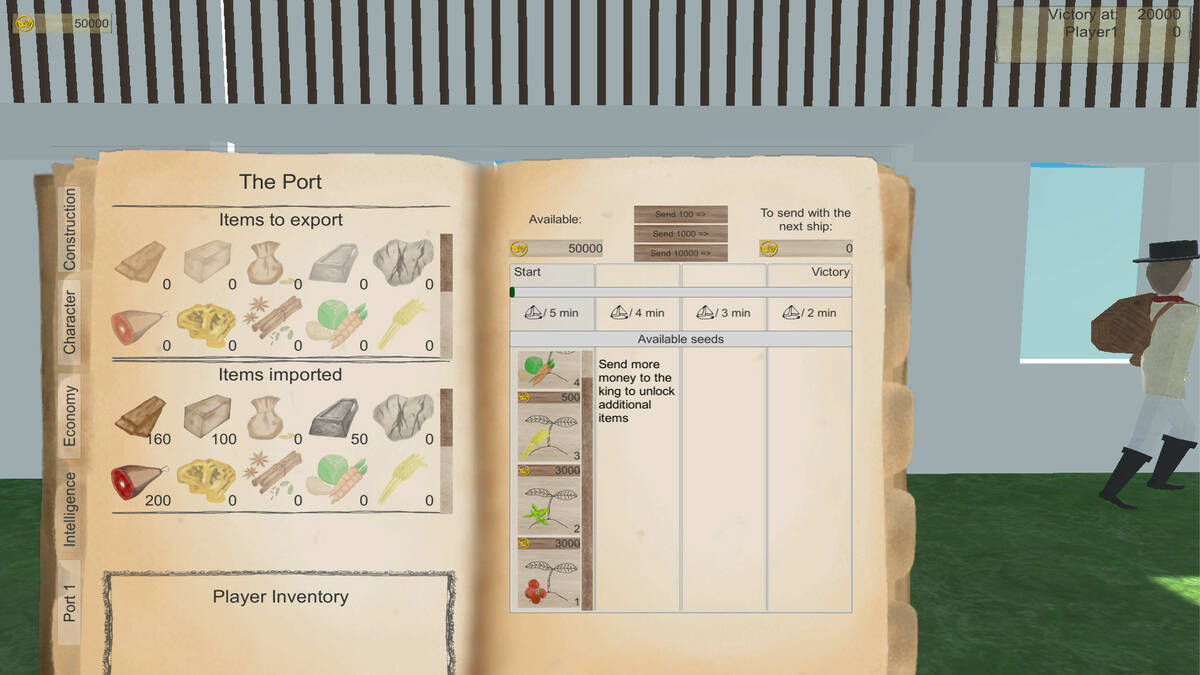Click the Send 100 button
Viewport: 1200px width, 675px height.
coord(680,214)
